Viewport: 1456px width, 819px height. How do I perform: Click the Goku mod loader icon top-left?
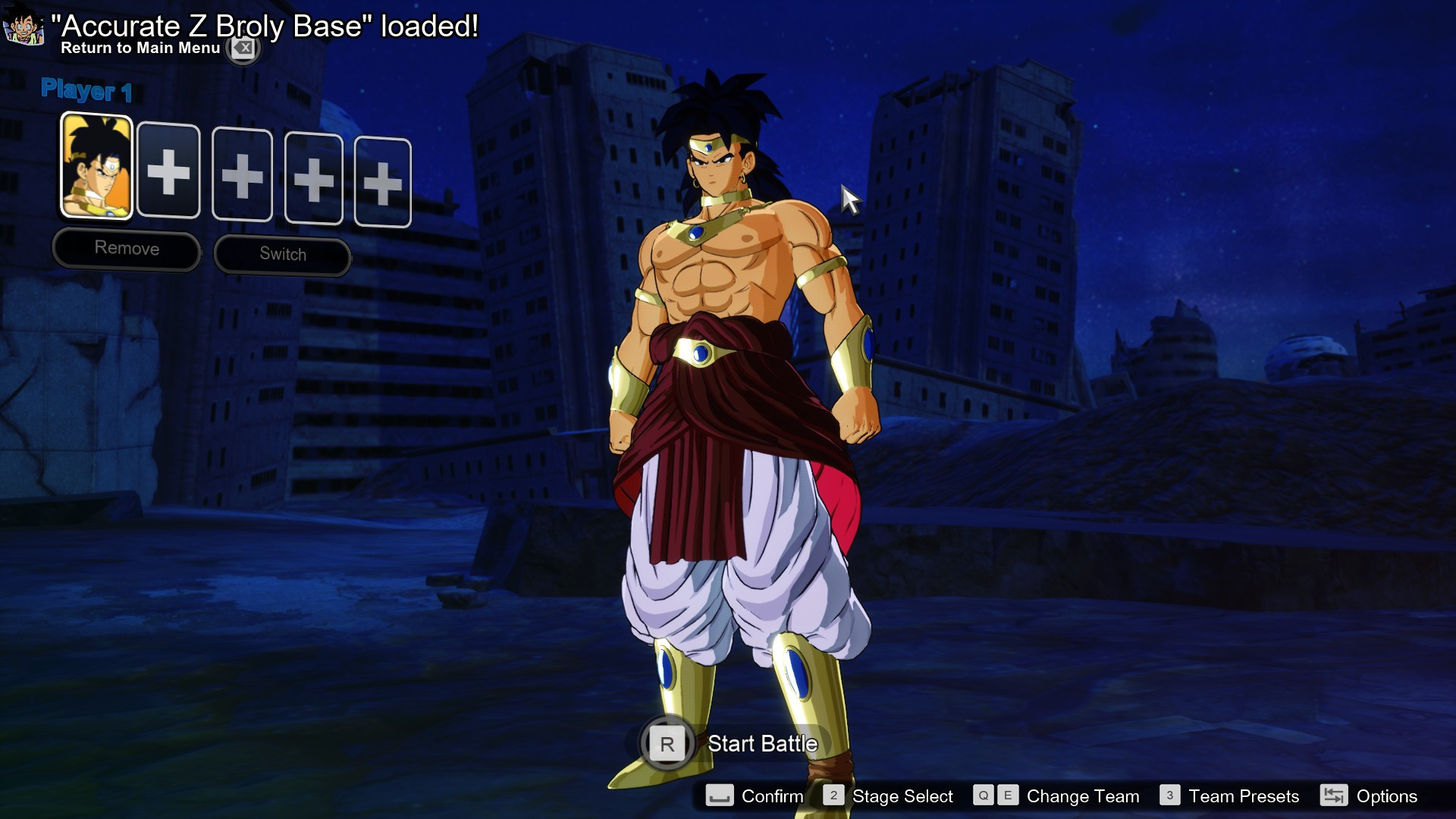(25, 25)
